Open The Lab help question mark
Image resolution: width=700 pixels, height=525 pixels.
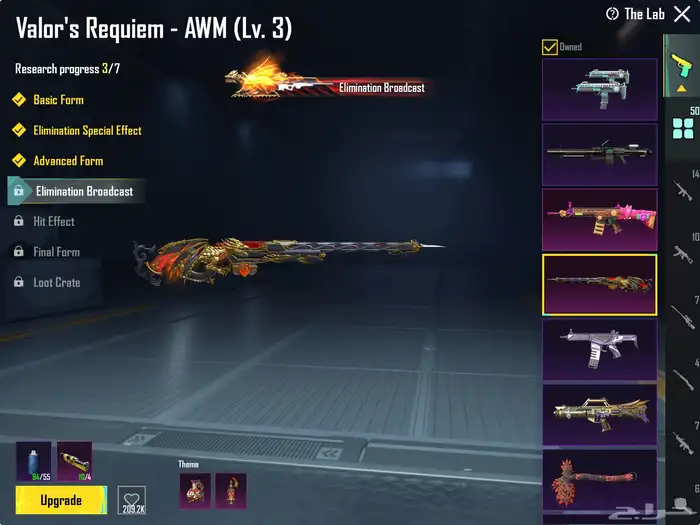click(612, 14)
